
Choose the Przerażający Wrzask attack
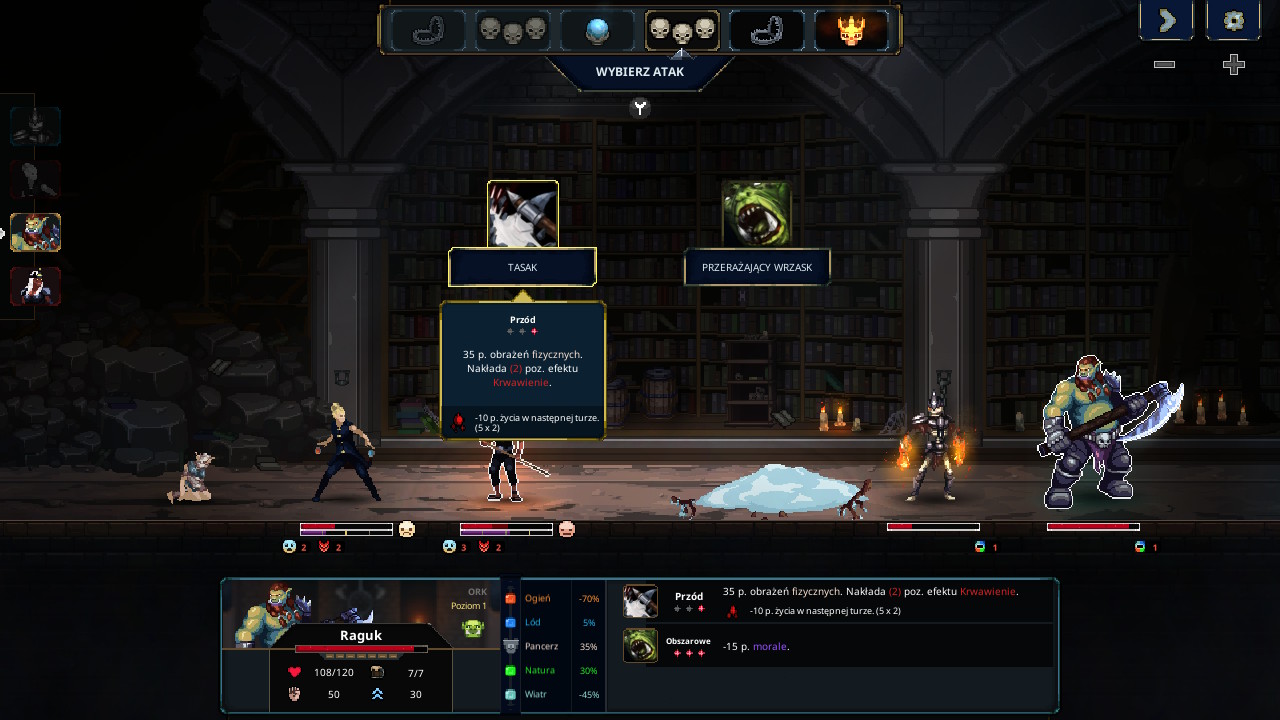757,268
